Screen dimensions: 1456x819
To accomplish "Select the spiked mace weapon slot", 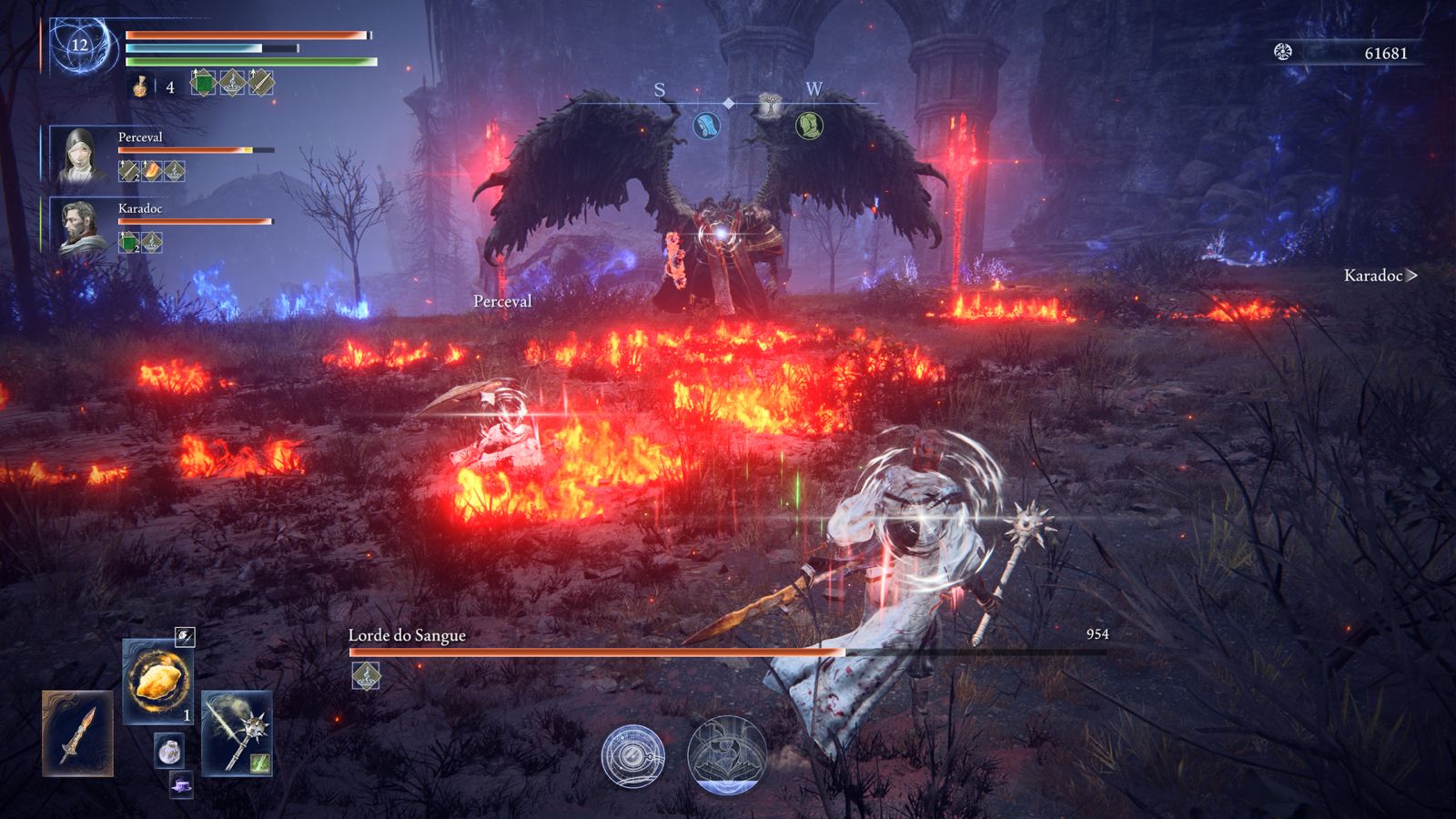I will [237, 733].
